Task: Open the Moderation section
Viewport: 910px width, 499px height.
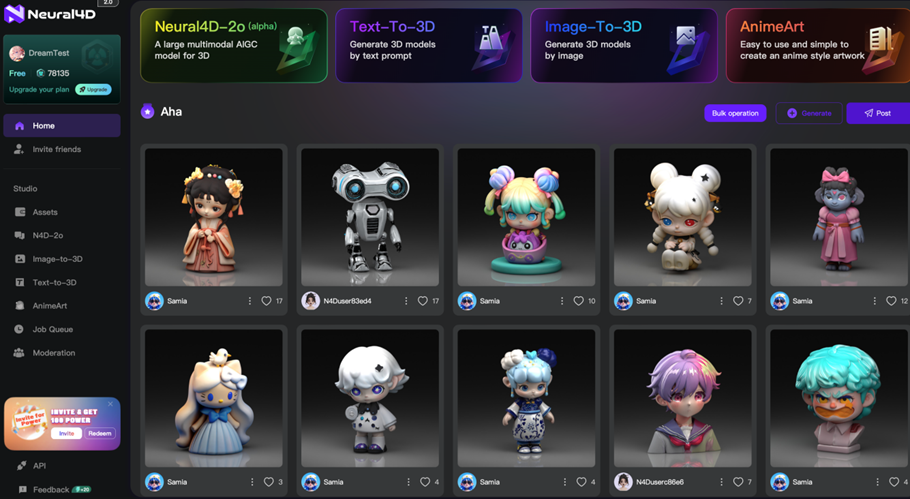Action: [53, 353]
